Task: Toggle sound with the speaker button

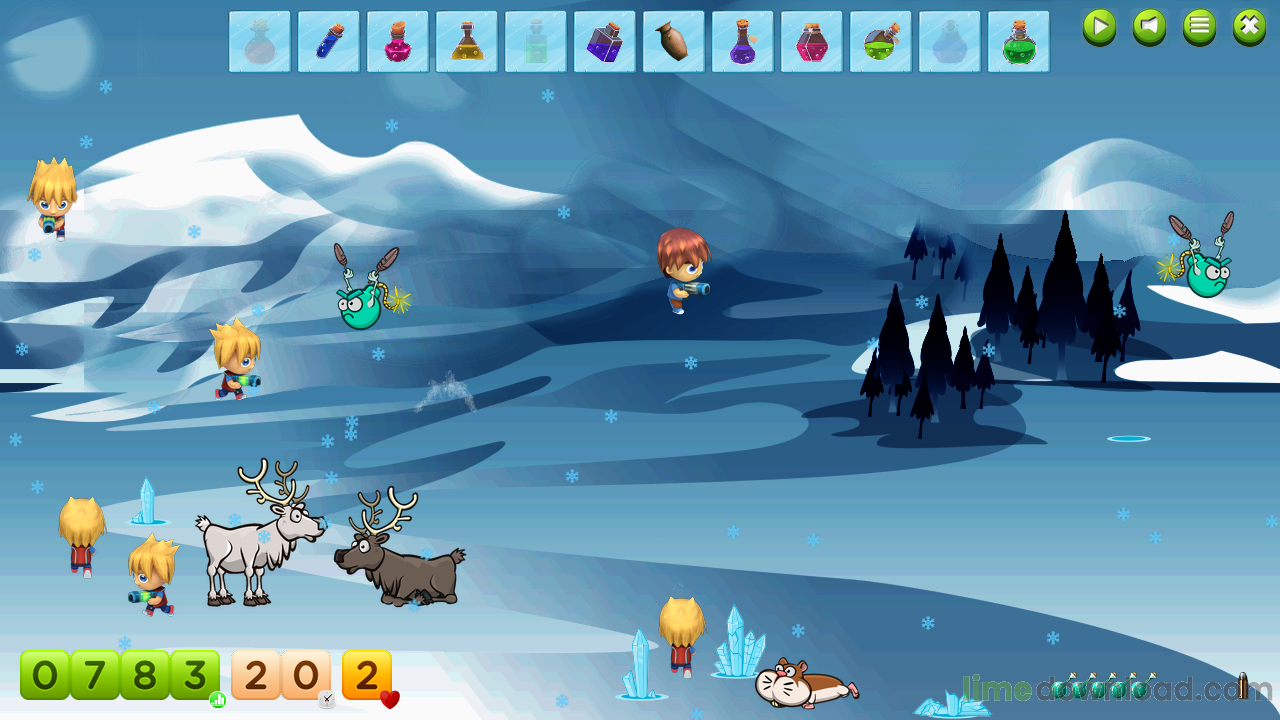Action: [1149, 27]
